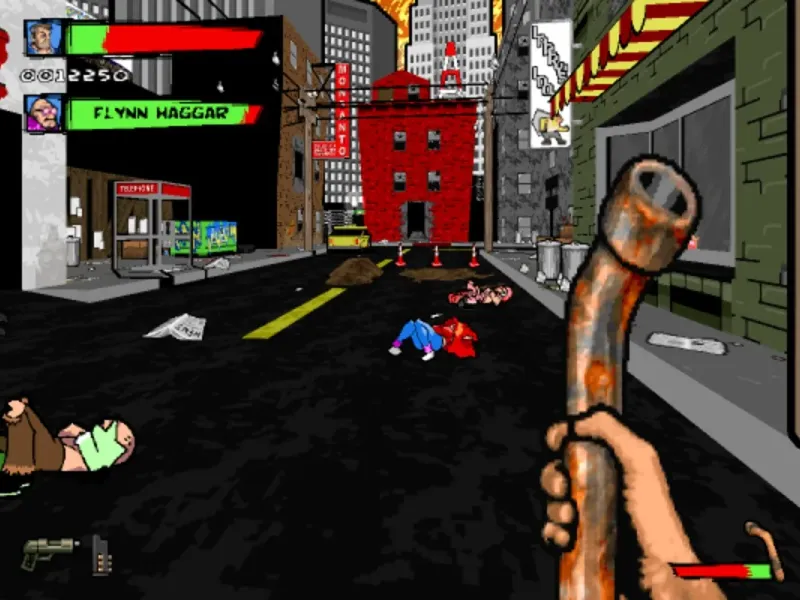800x600 pixels.
Task: Click the player character portrait
Action: click(43, 38)
